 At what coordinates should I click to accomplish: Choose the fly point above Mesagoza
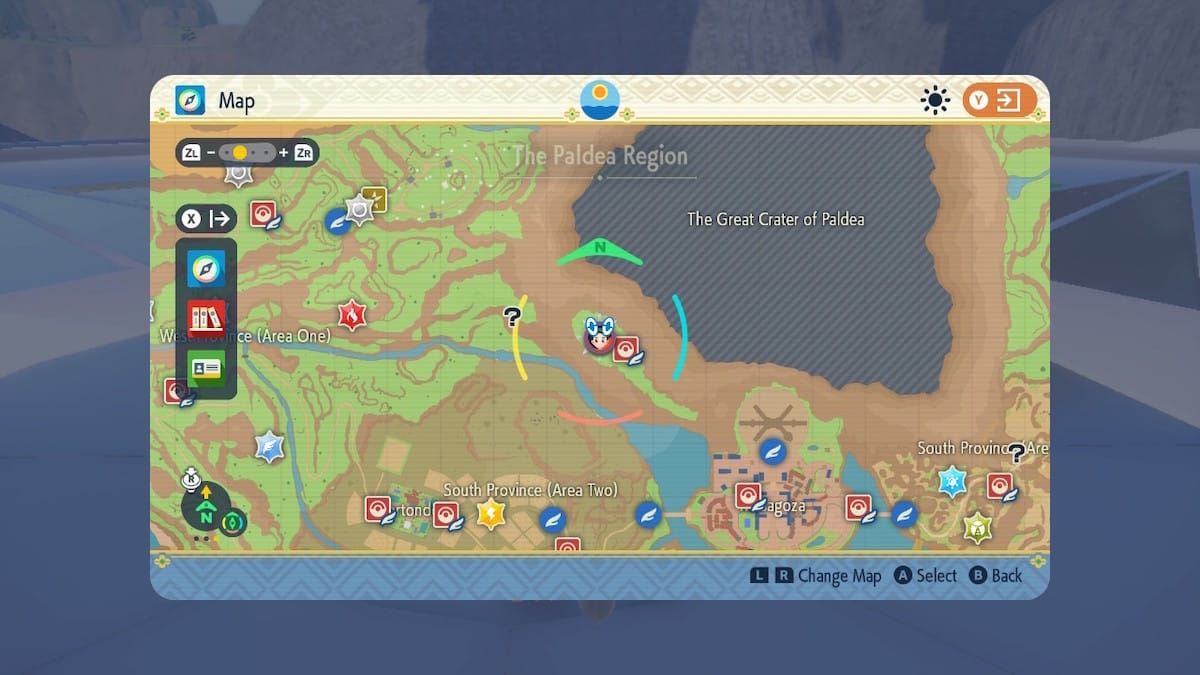(x=772, y=451)
